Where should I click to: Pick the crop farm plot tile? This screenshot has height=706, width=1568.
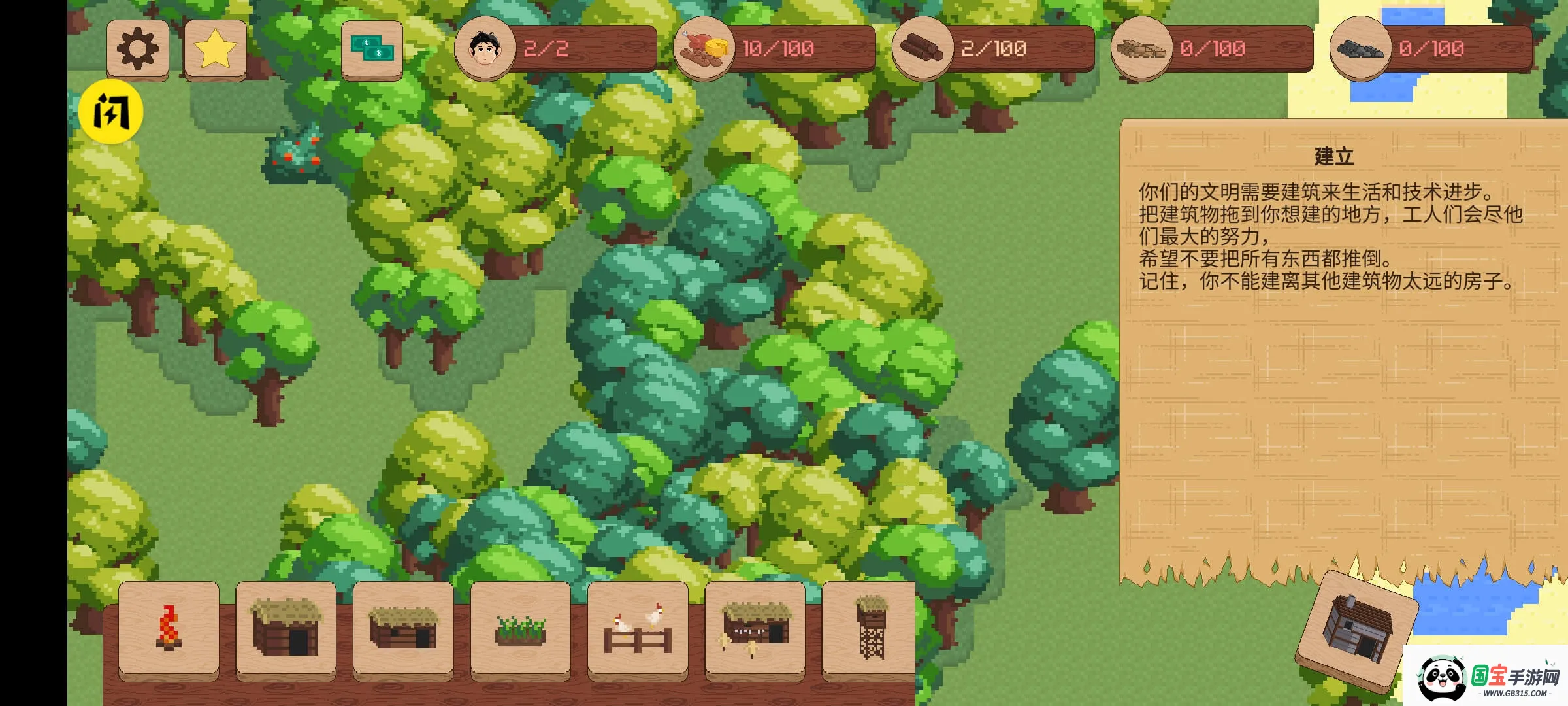[x=520, y=629]
